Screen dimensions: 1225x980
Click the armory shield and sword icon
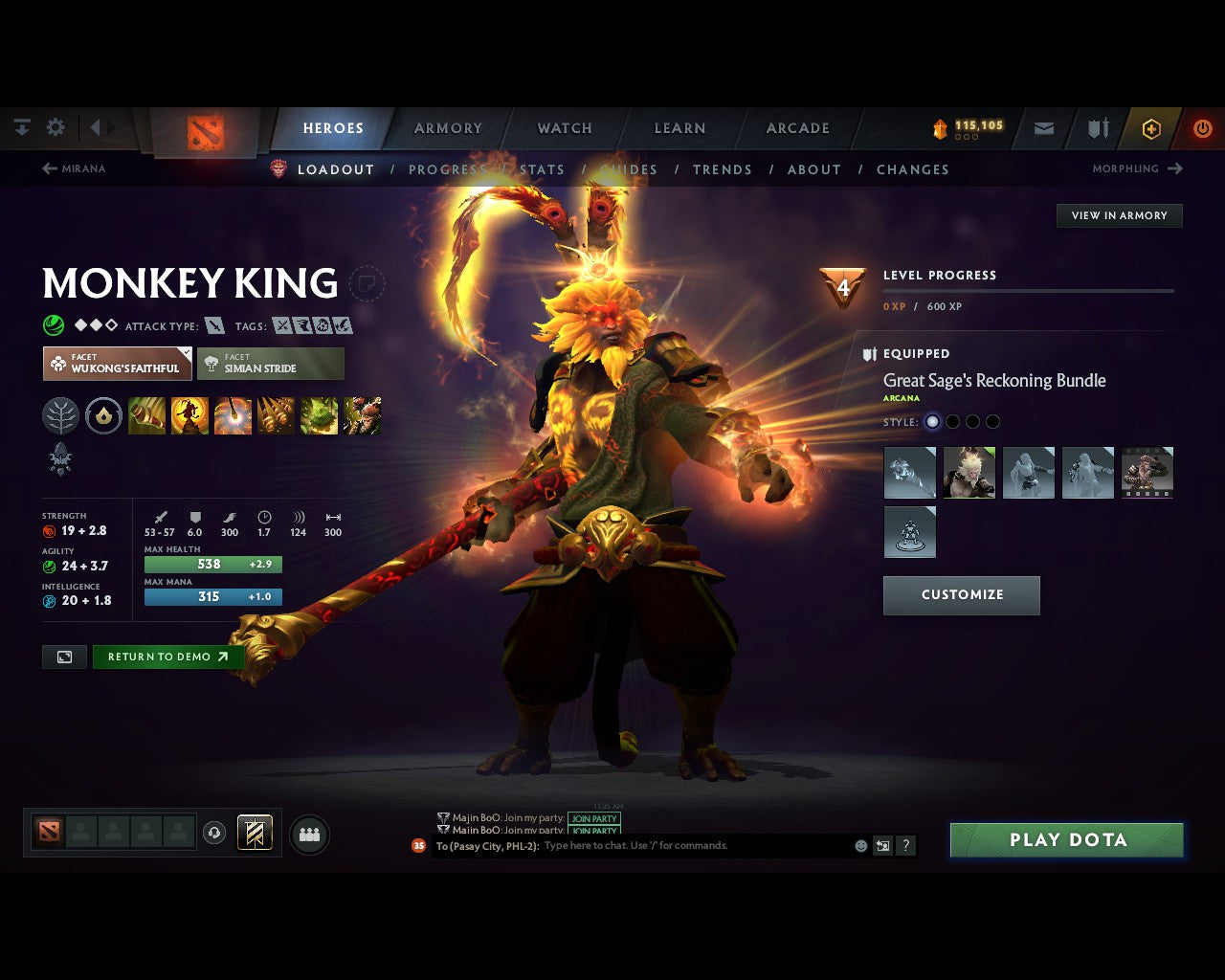[1097, 128]
